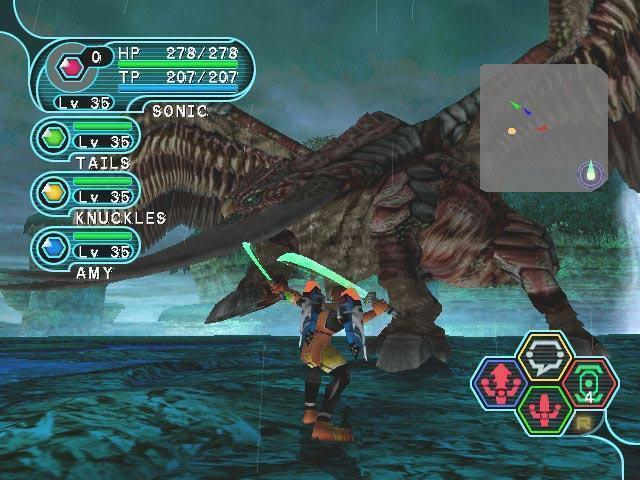Use the green item hexagon with count 4
This screenshot has width=640, height=480.
590,381
